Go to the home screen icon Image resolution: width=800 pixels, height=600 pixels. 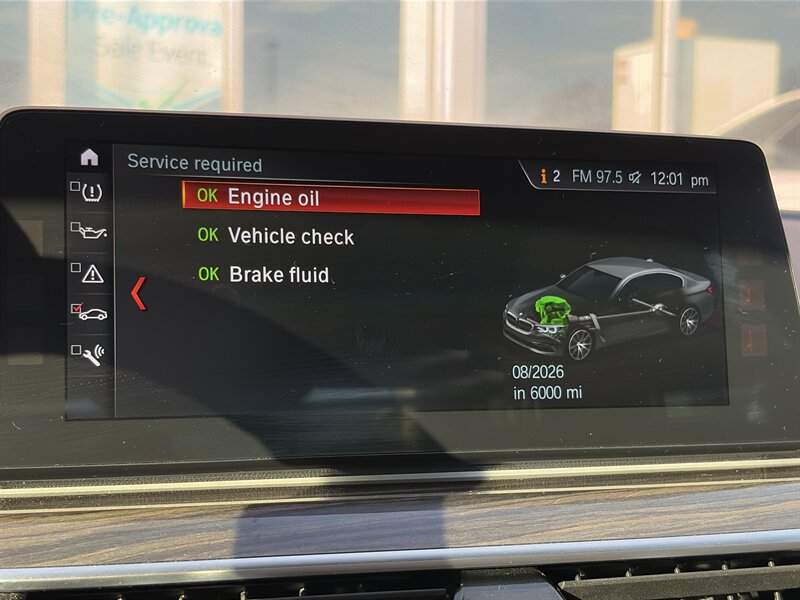pyautogui.click(x=90, y=157)
